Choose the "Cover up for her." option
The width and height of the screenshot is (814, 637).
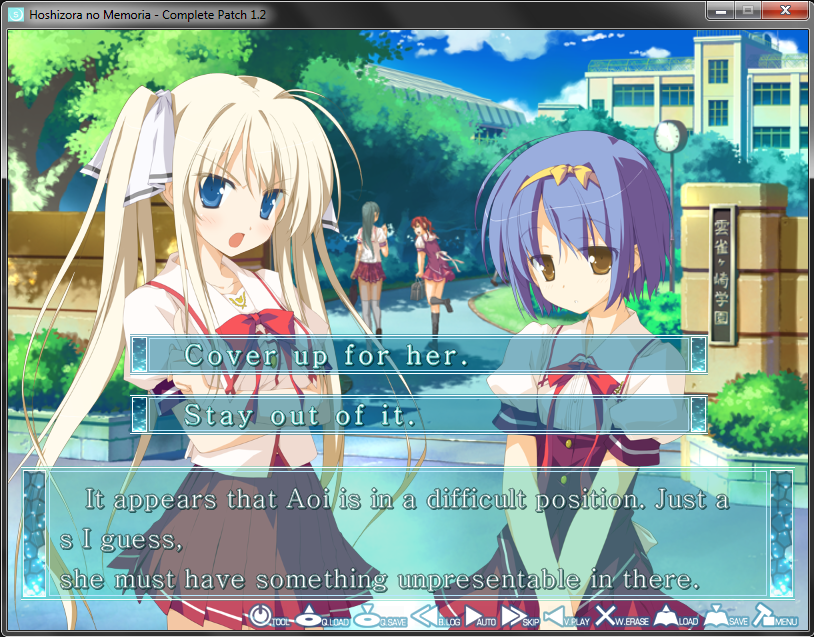[418, 355]
